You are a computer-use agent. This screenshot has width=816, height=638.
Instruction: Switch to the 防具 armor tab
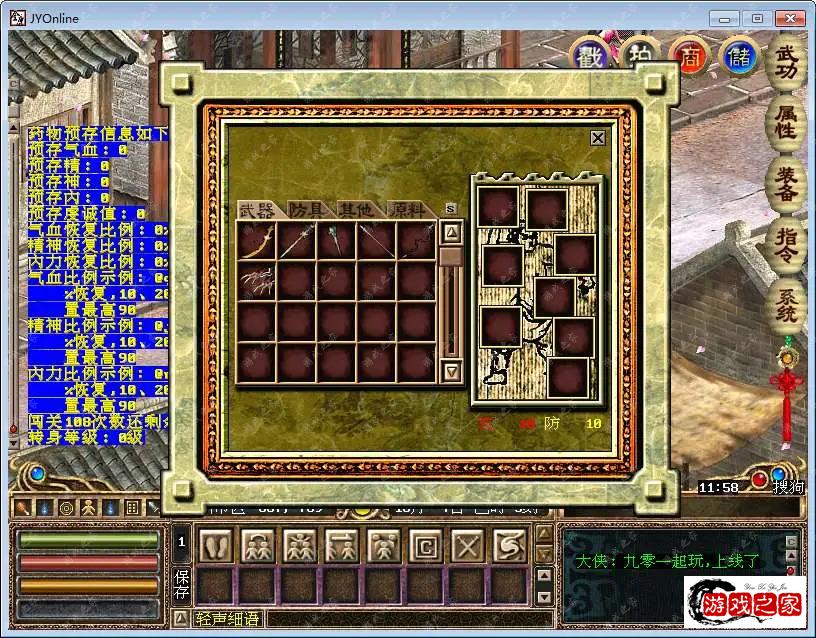click(x=310, y=209)
